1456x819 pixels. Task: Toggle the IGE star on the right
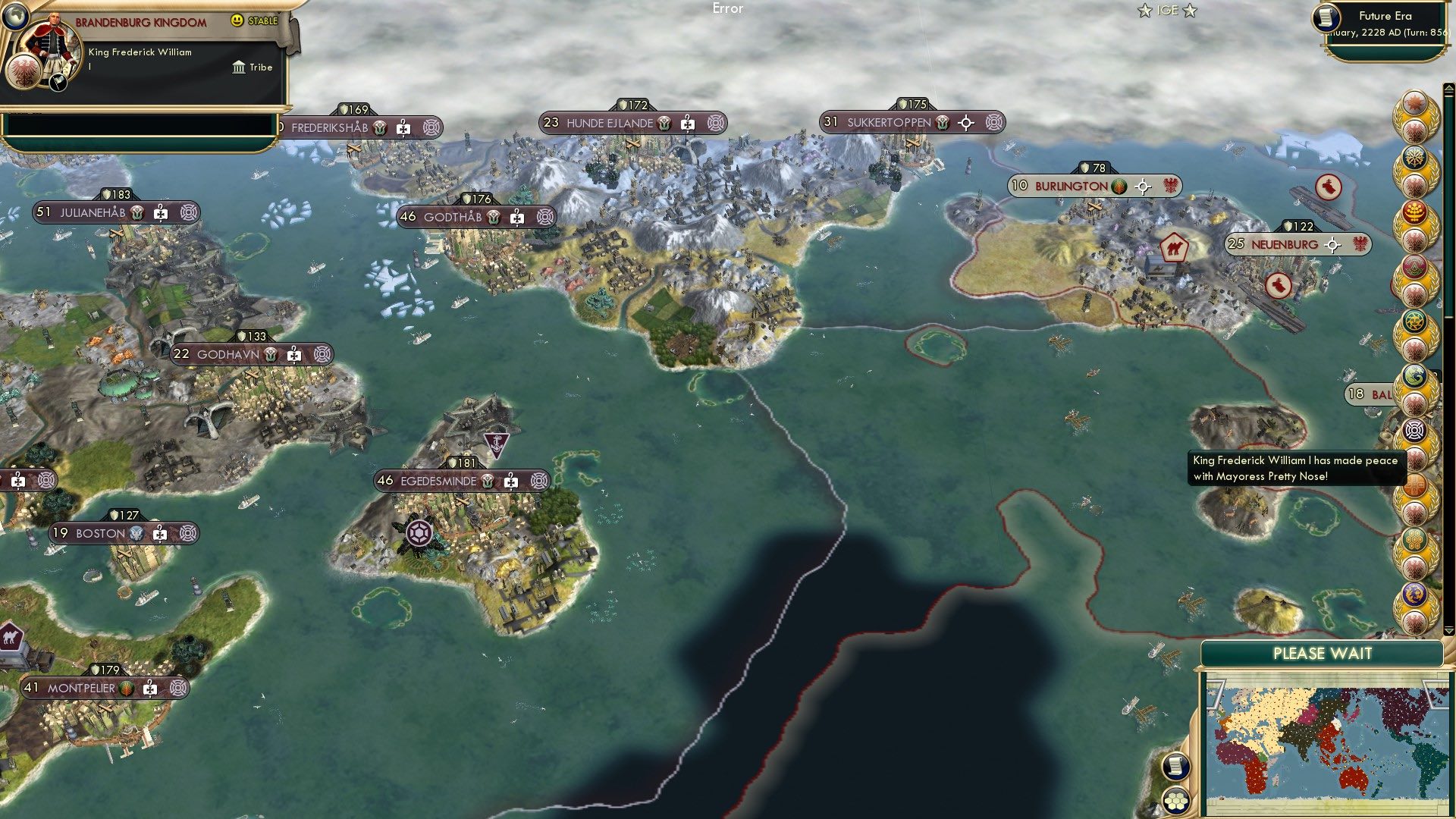click(x=1191, y=10)
